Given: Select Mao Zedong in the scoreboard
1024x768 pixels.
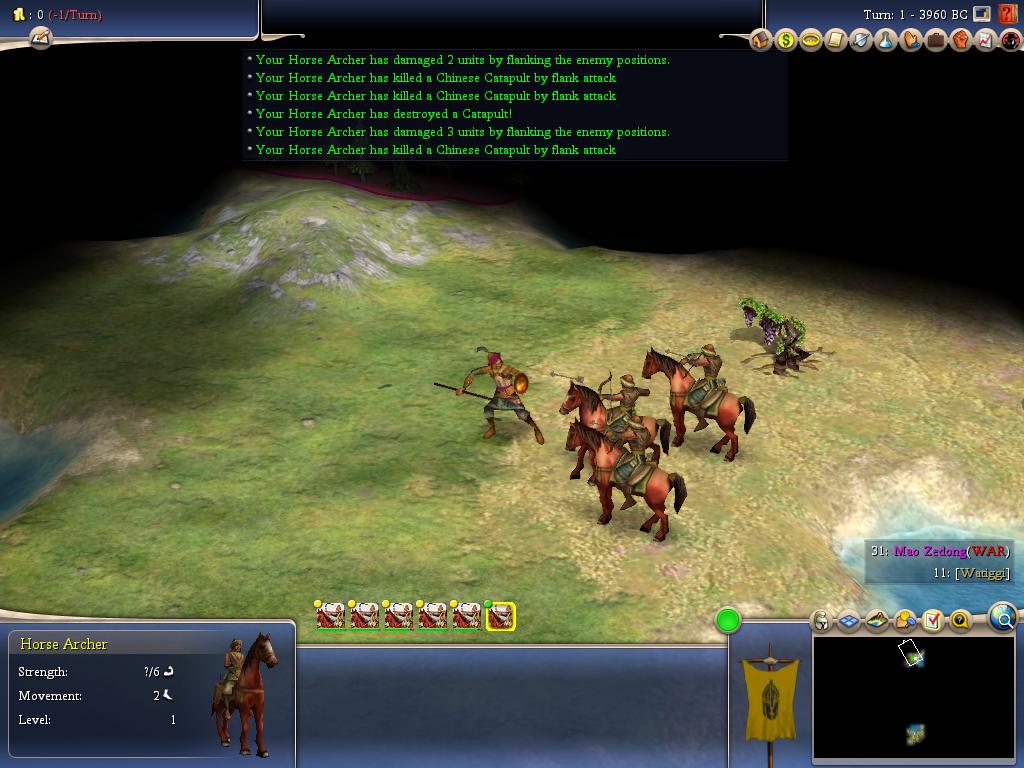Looking at the screenshot, I should coord(930,551).
